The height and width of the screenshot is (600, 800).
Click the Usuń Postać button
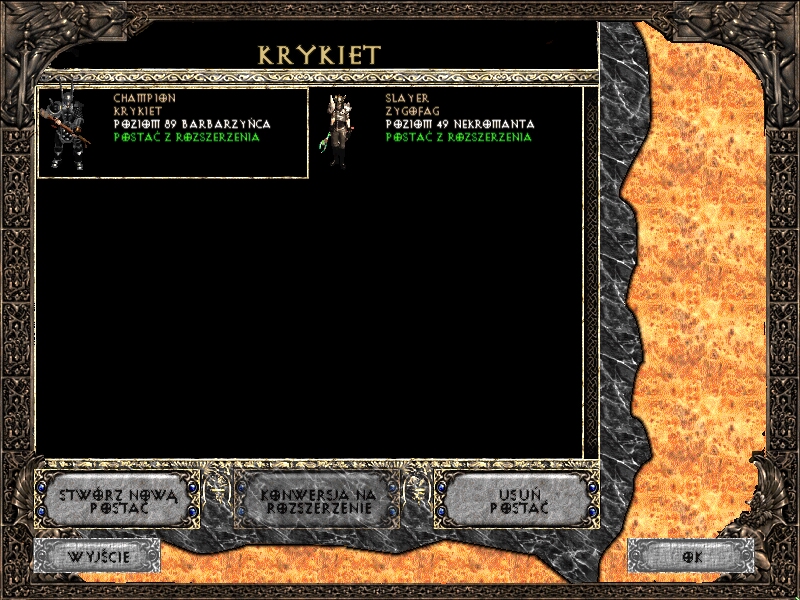518,500
